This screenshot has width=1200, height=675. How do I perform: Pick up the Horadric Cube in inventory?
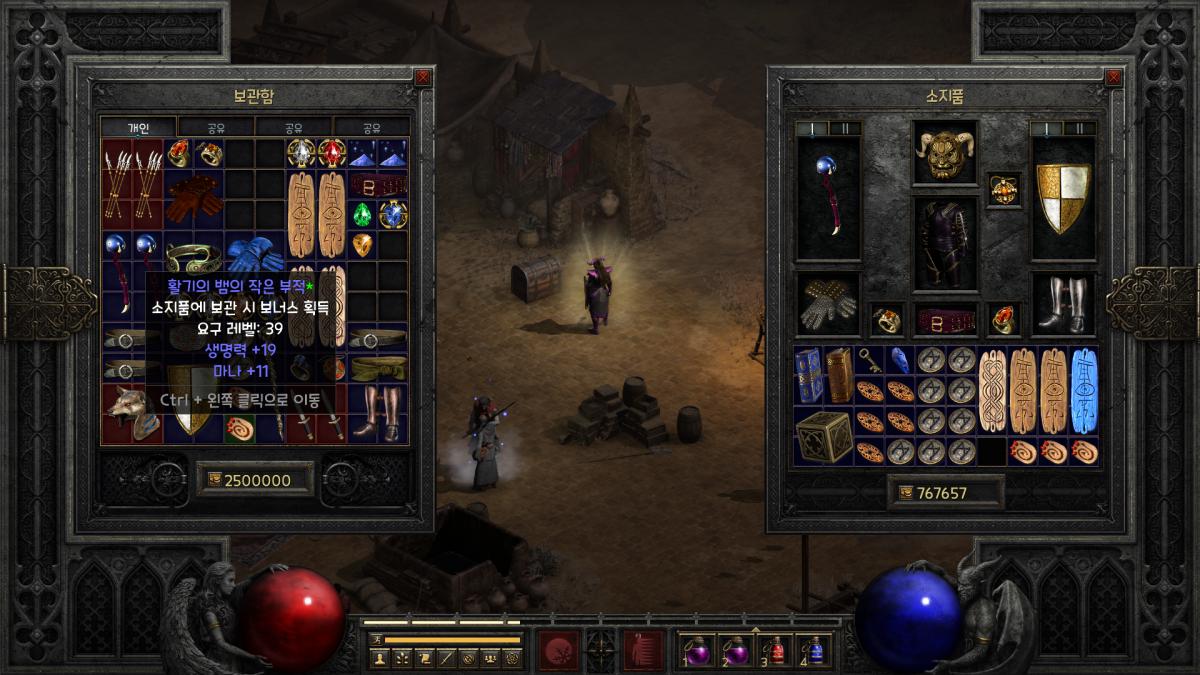pyautogui.click(x=825, y=437)
